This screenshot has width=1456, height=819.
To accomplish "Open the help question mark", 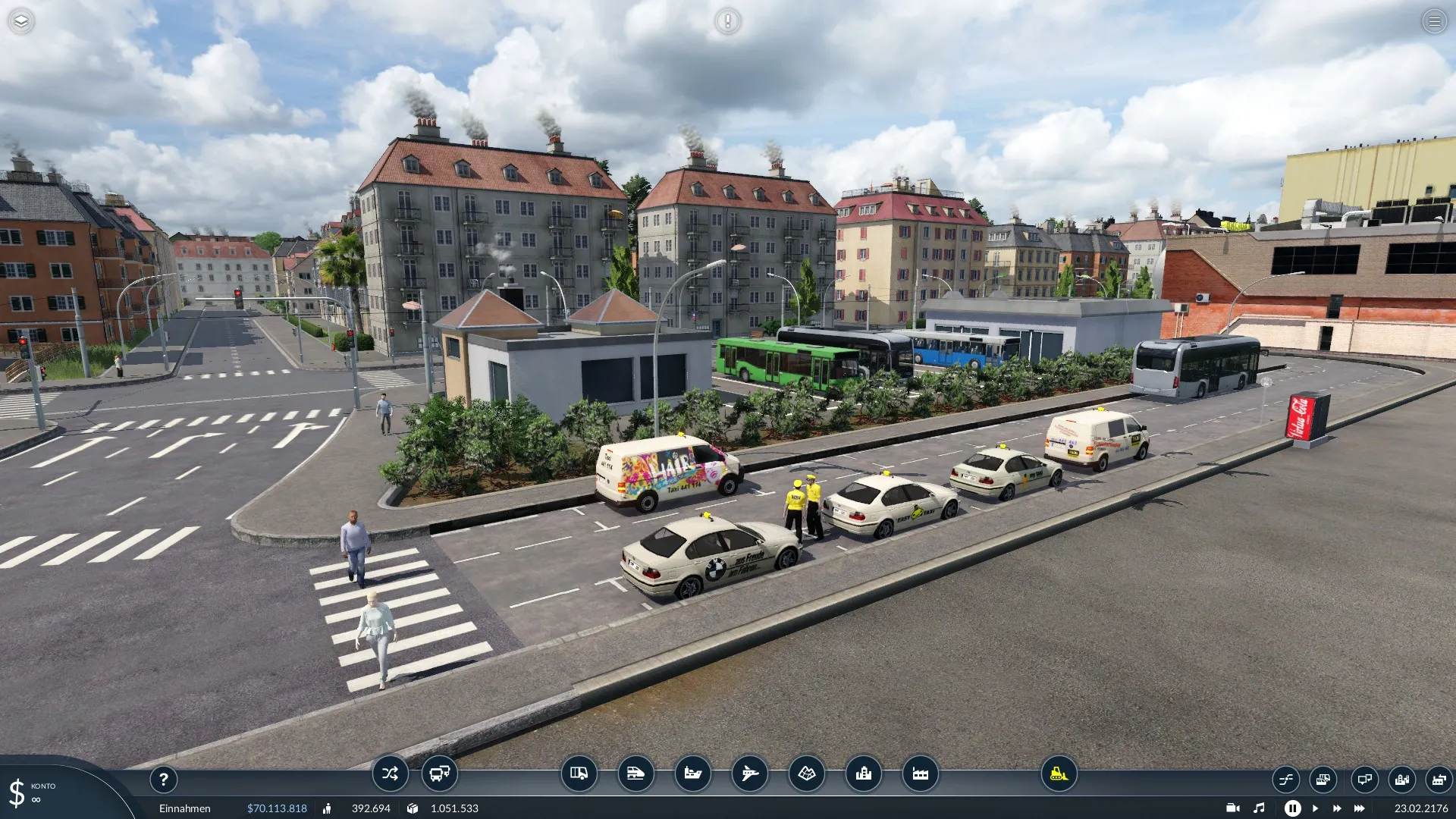I will point(163,779).
